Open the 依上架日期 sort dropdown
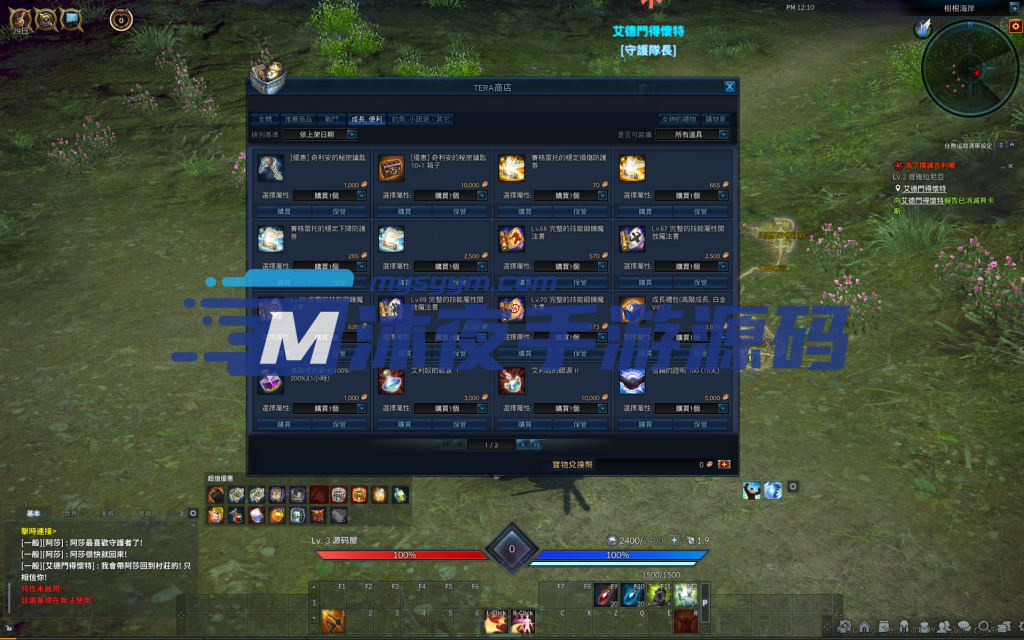1024x640 pixels. (320, 134)
